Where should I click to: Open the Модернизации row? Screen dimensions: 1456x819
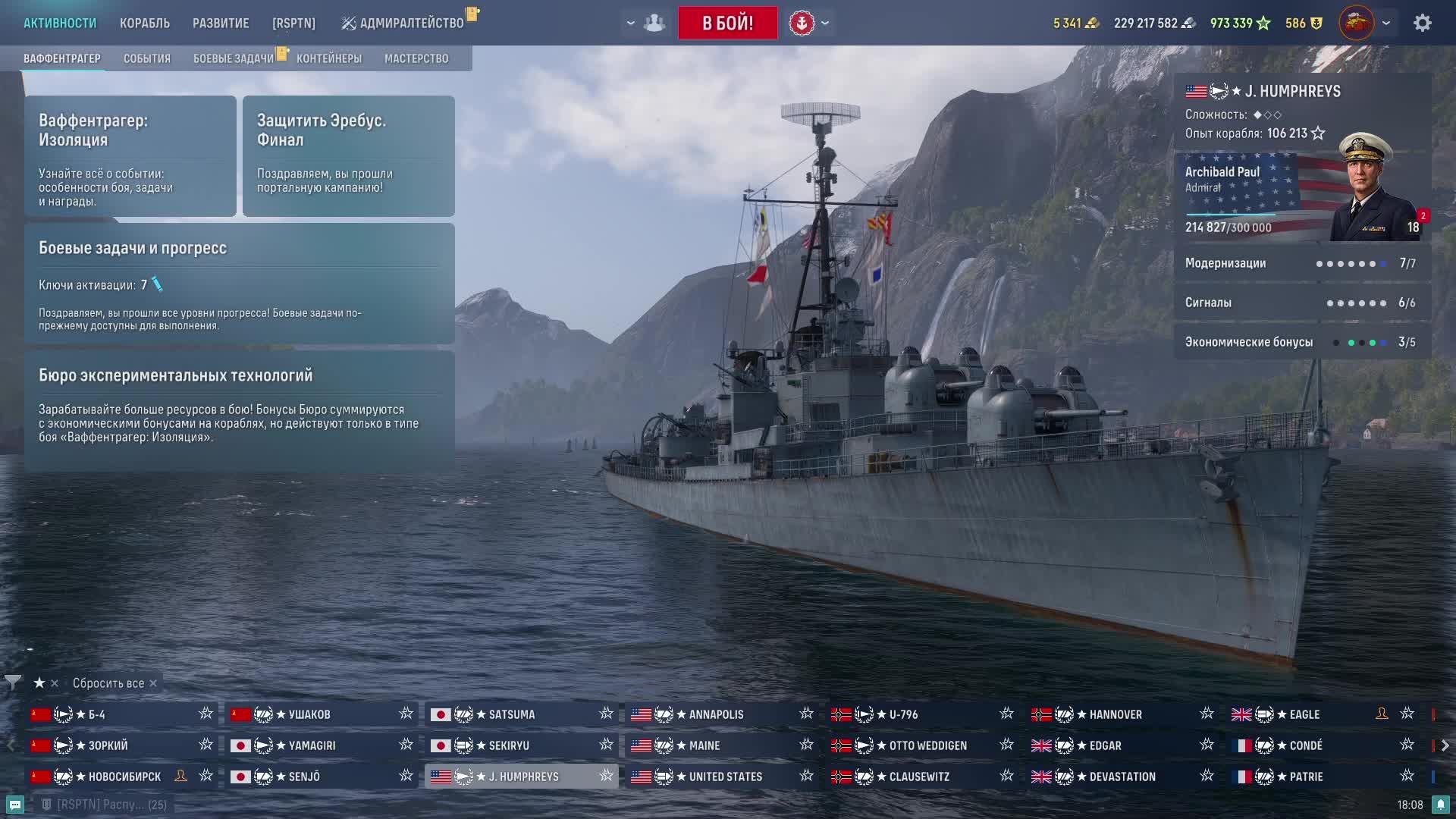1301,263
